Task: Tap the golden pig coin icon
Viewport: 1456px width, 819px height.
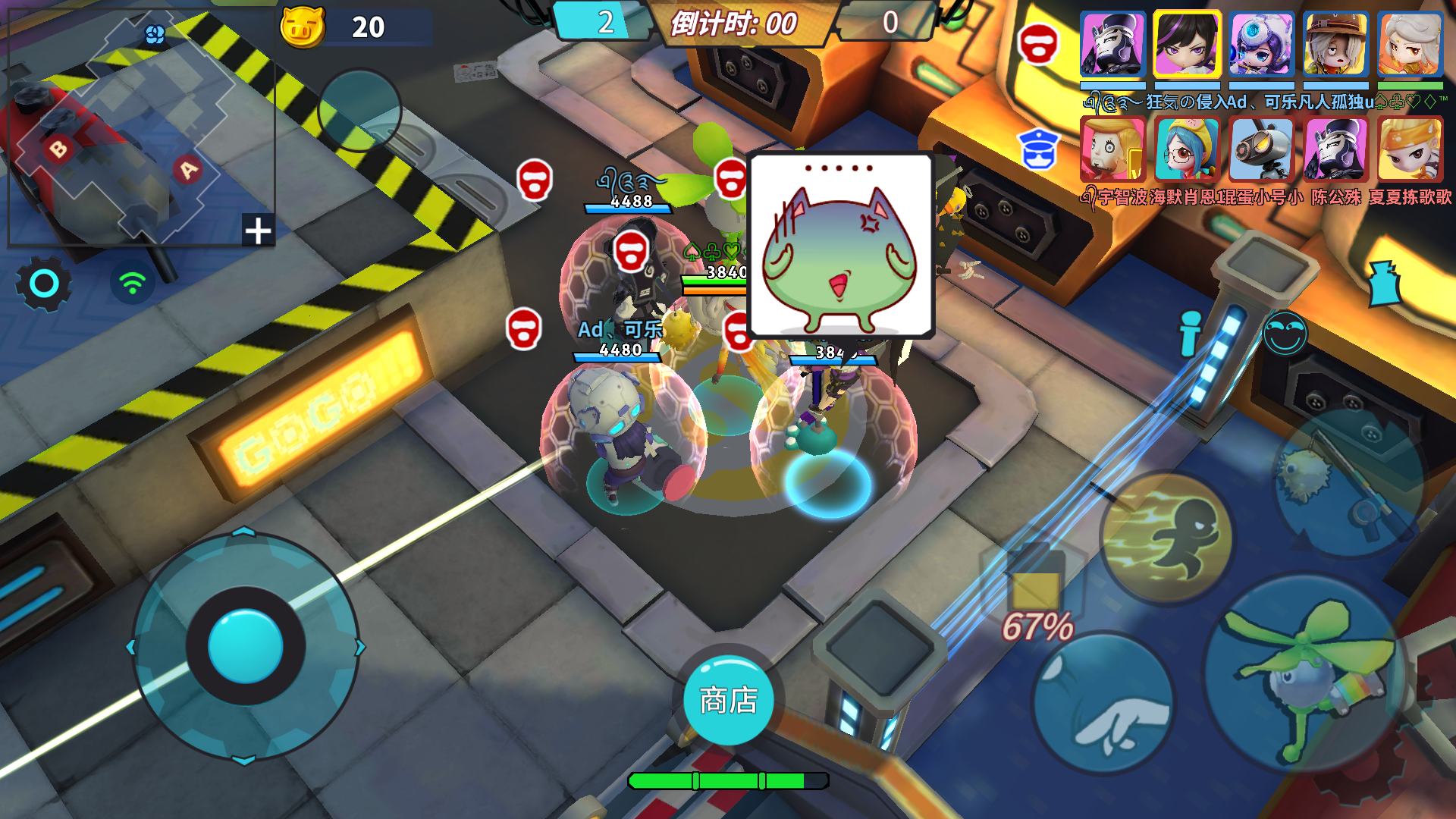Action: [303, 29]
